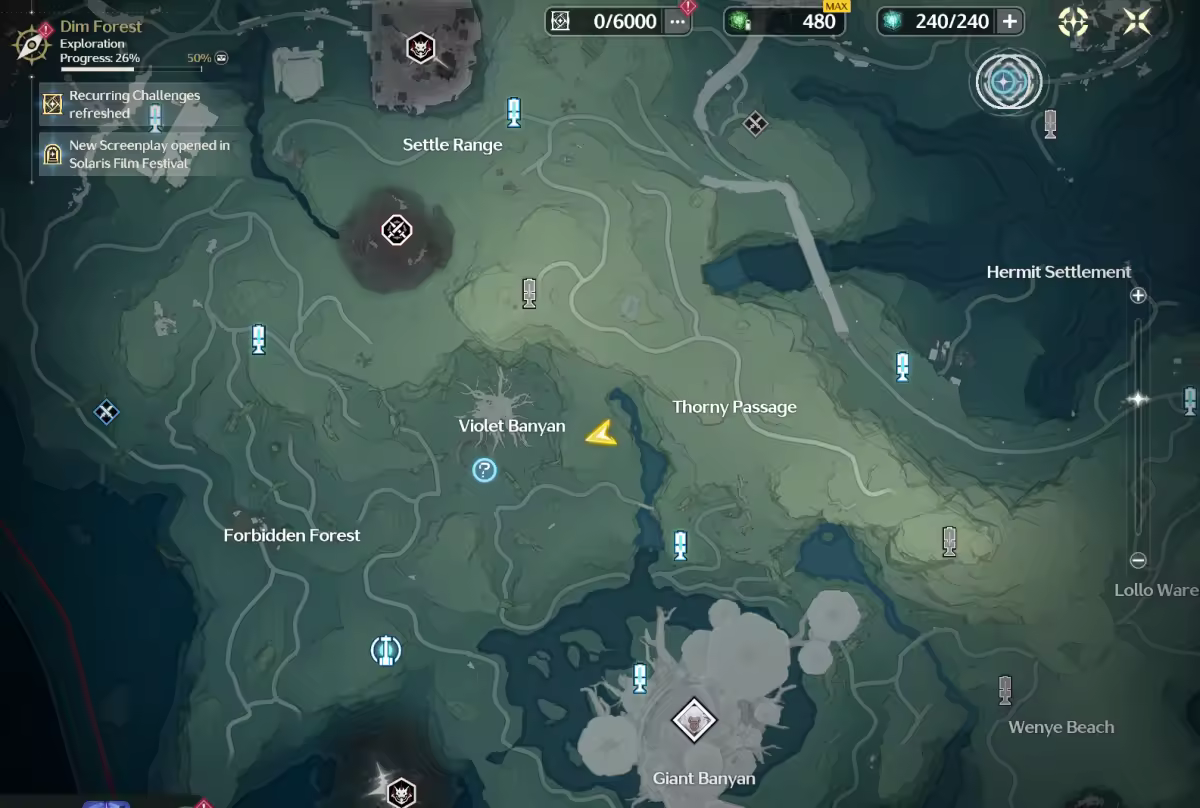Select the demon-face marker at top of map
Viewport: 1200px width, 808px height.
point(420,46)
